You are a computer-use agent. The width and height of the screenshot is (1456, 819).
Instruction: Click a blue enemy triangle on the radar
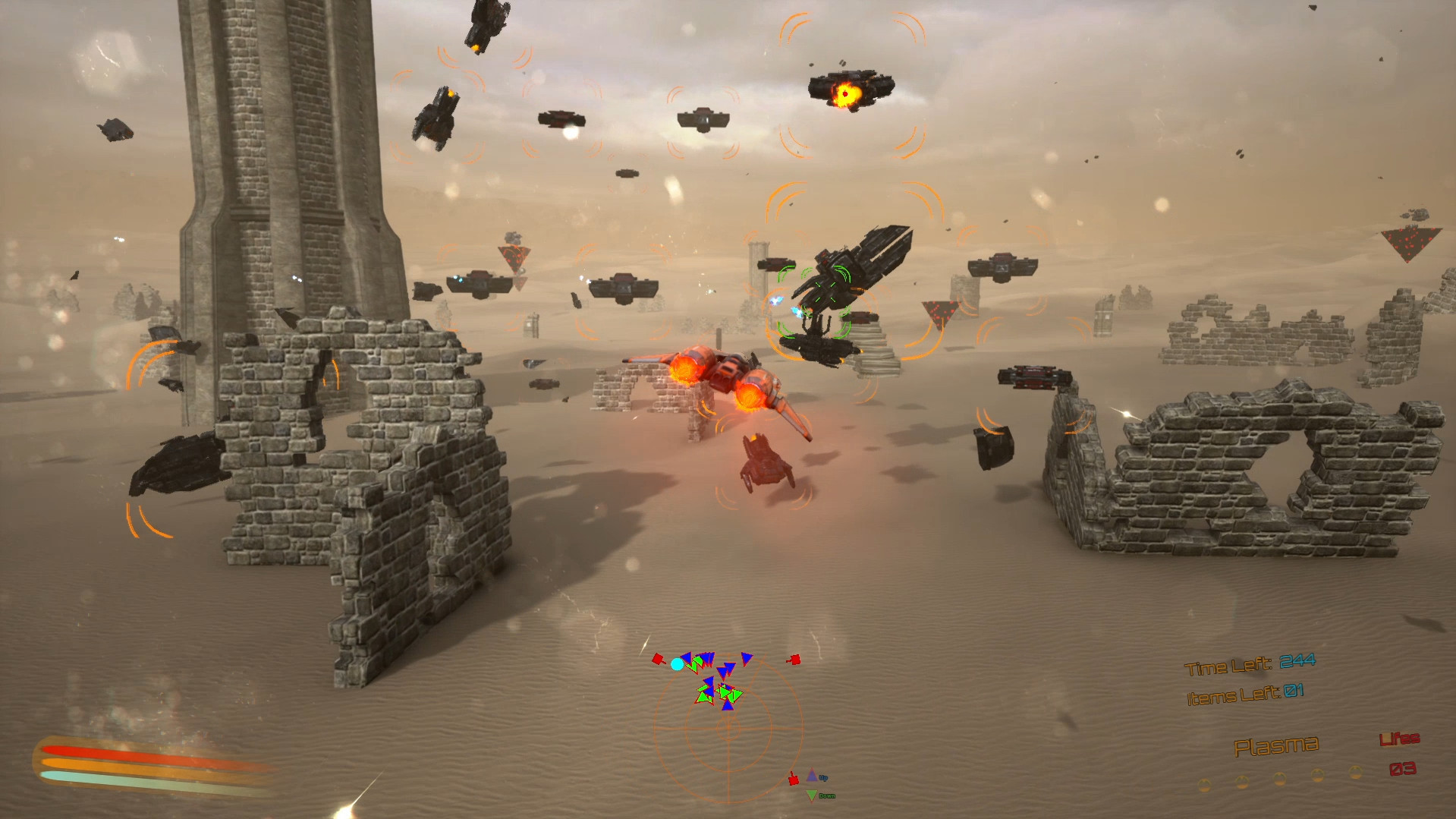coord(747,658)
